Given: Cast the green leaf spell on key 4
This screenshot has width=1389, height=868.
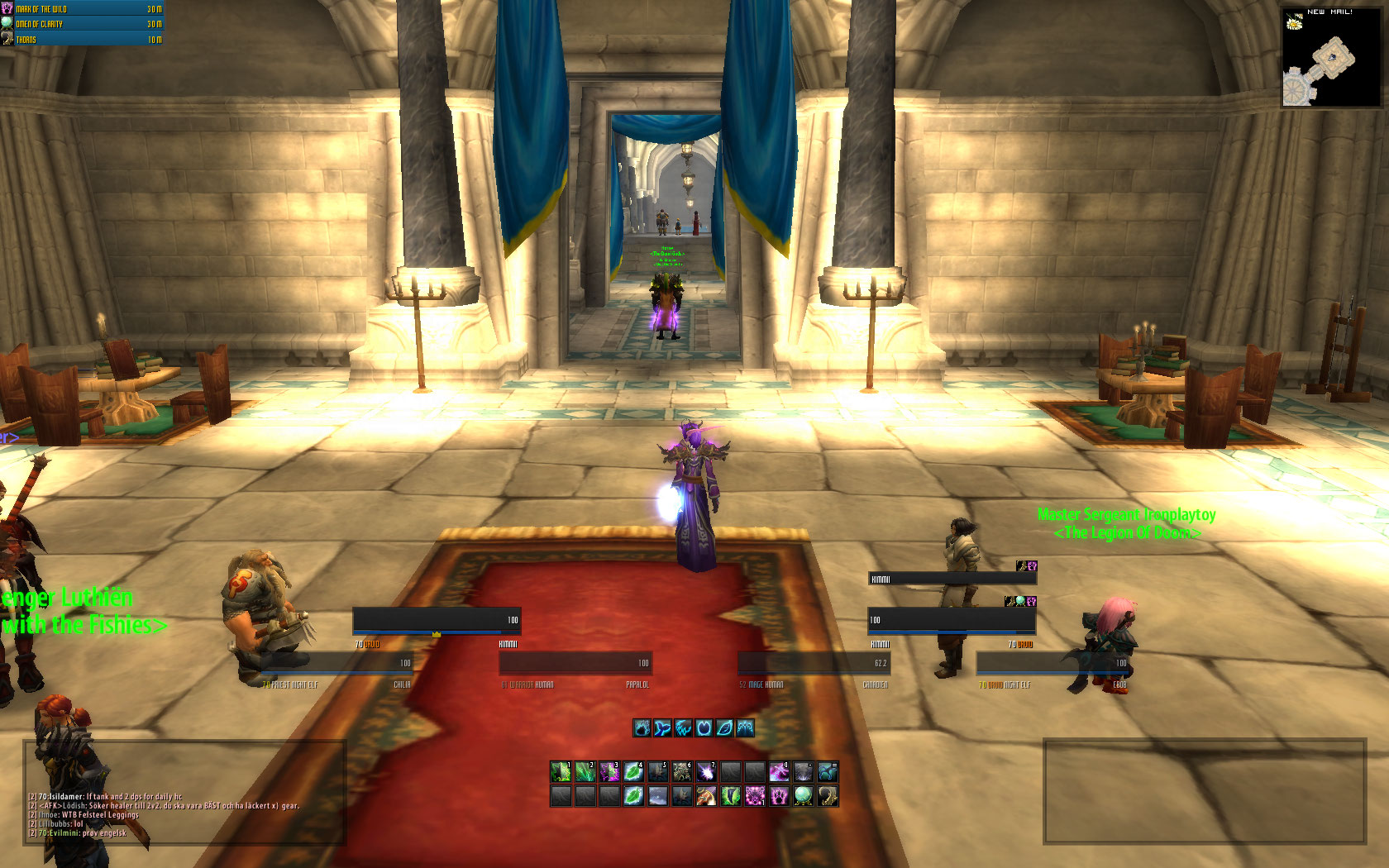Looking at the screenshot, I should (x=633, y=771).
